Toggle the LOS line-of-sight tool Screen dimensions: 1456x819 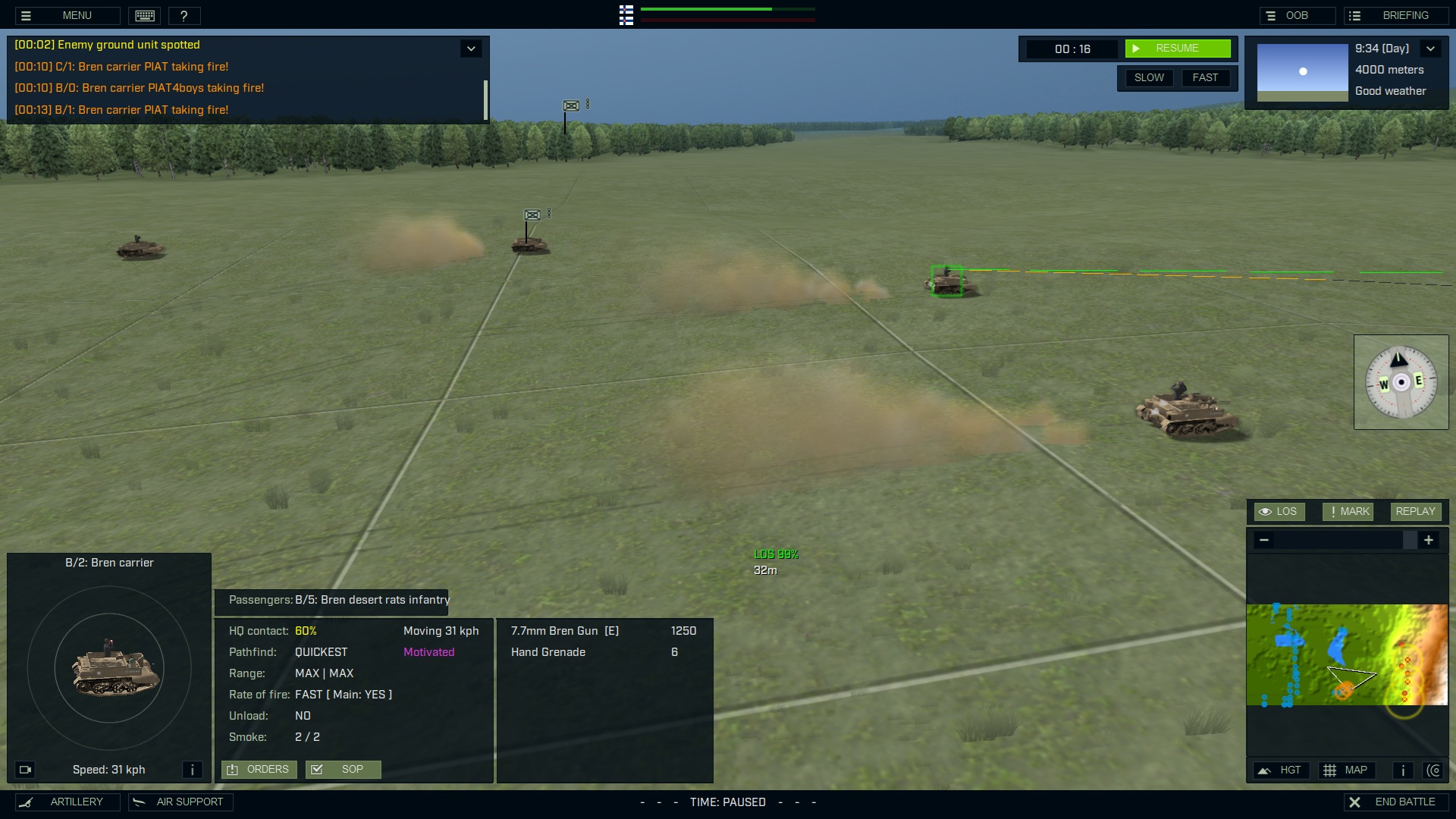point(1279,512)
